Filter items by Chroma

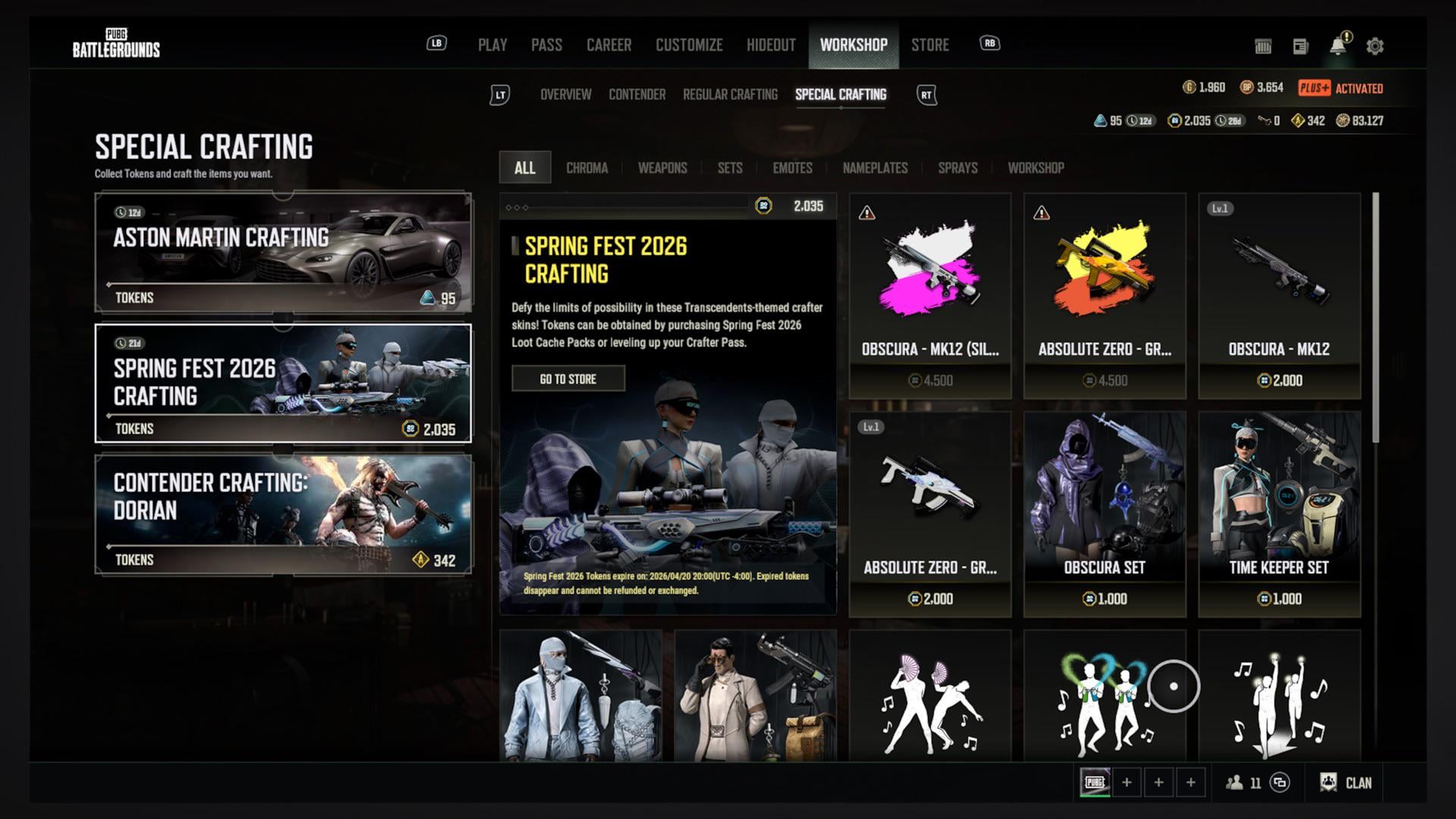[x=586, y=168]
